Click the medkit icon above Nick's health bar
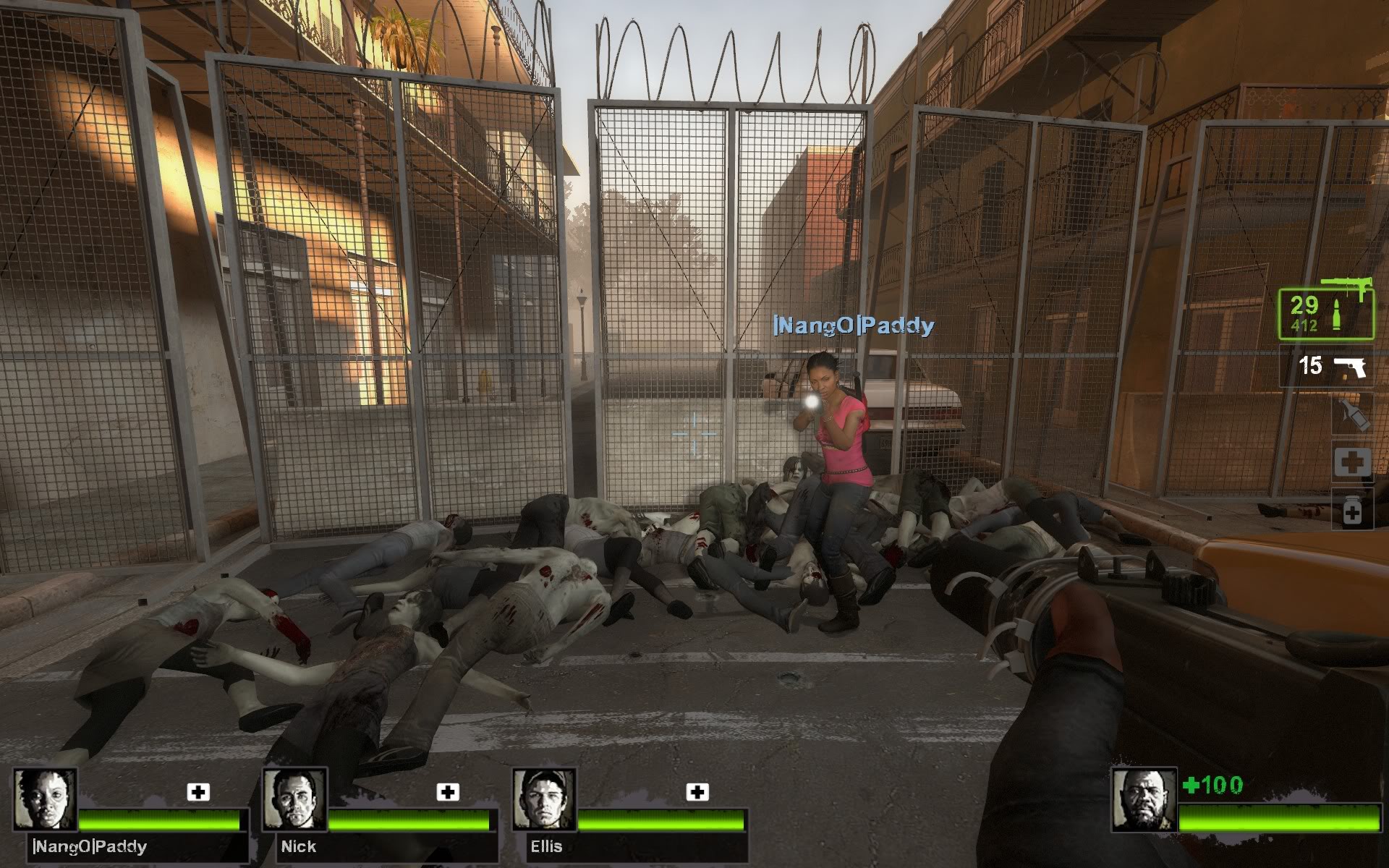Screen dimensions: 1389x868 point(448,792)
